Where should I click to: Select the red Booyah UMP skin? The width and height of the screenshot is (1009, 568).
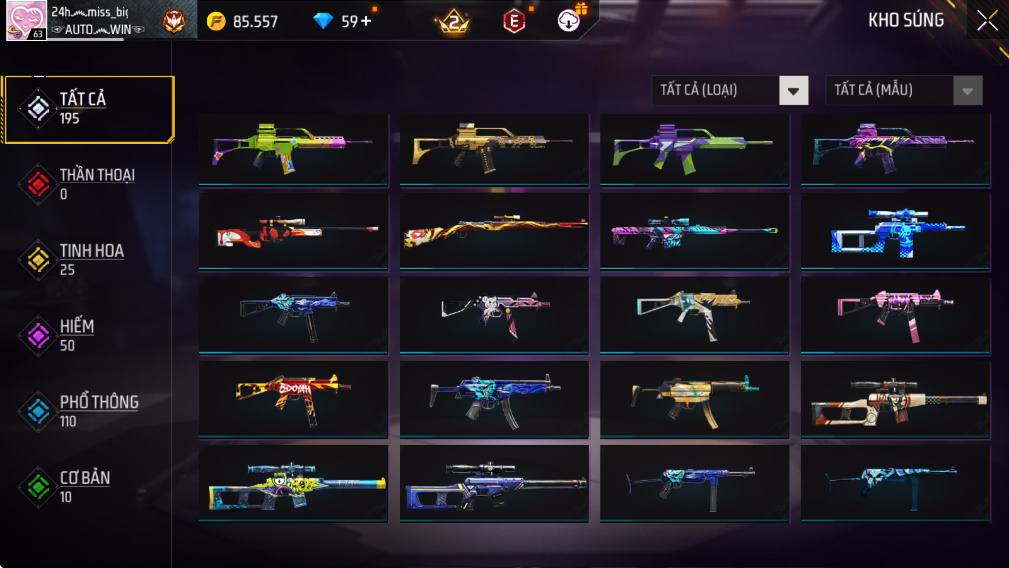pos(293,399)
